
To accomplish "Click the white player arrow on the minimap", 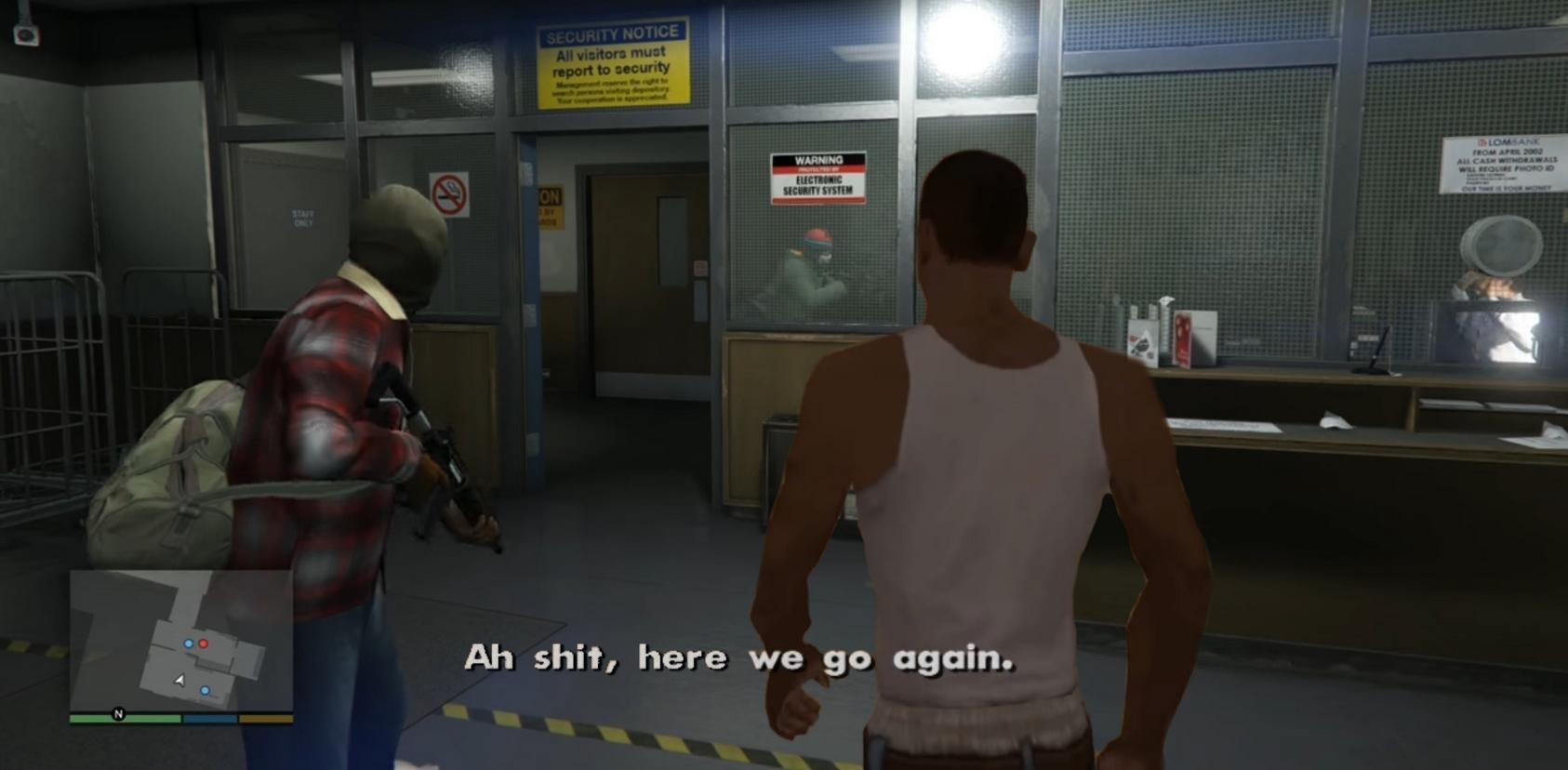I will tap(179, 679).
